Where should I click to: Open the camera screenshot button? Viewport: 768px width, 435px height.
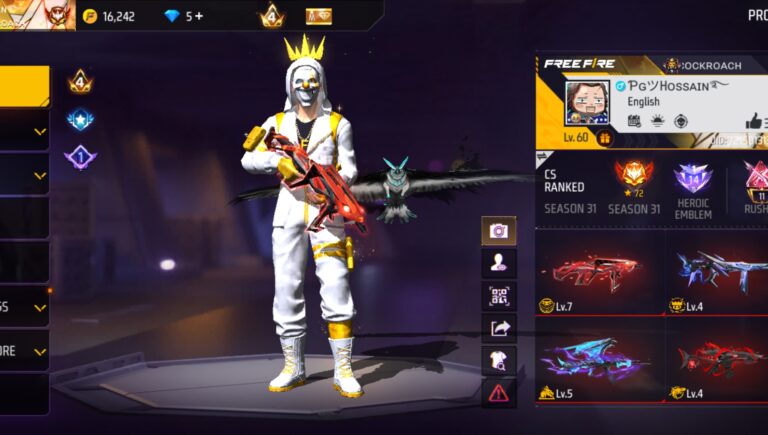(498, 231)
